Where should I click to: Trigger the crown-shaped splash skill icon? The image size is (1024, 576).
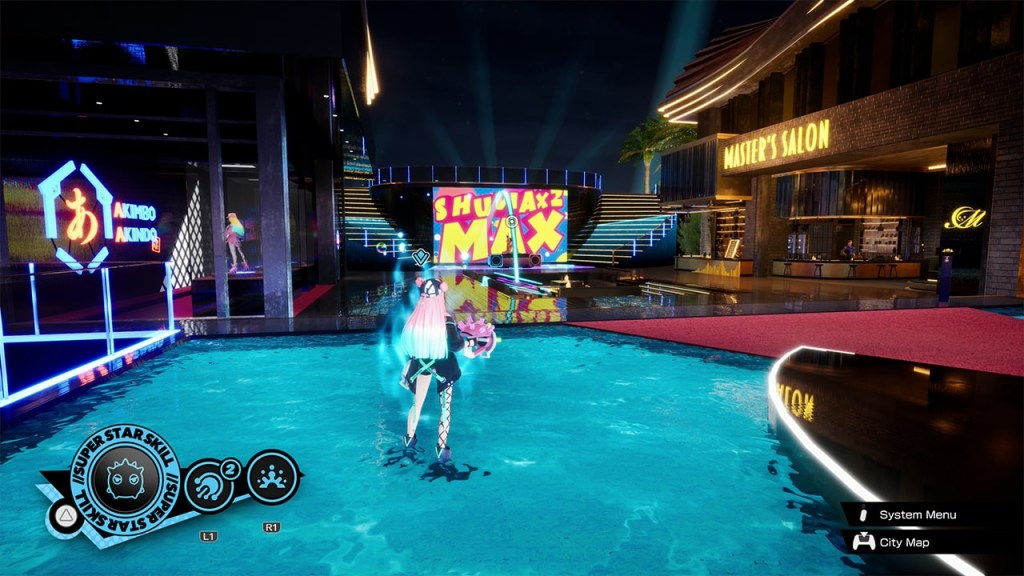pyautogui.click(x=271, y=477)
